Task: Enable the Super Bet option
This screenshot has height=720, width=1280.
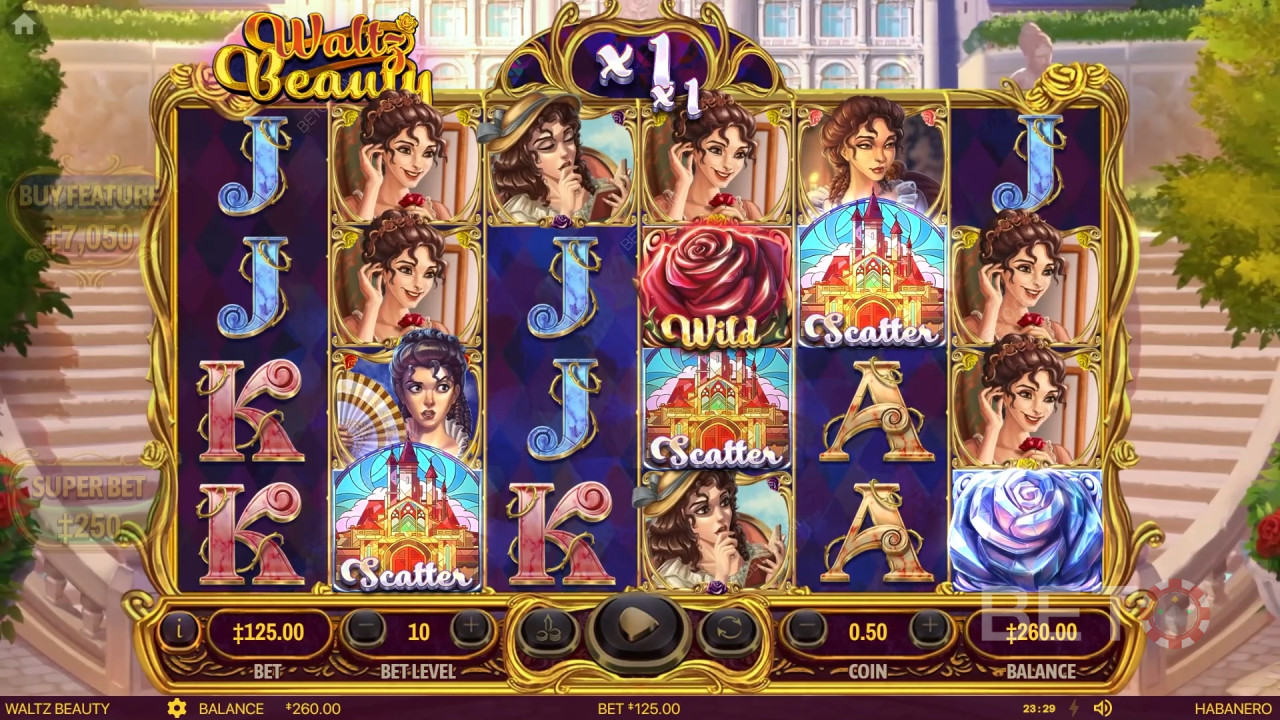Action: point(88,505)
